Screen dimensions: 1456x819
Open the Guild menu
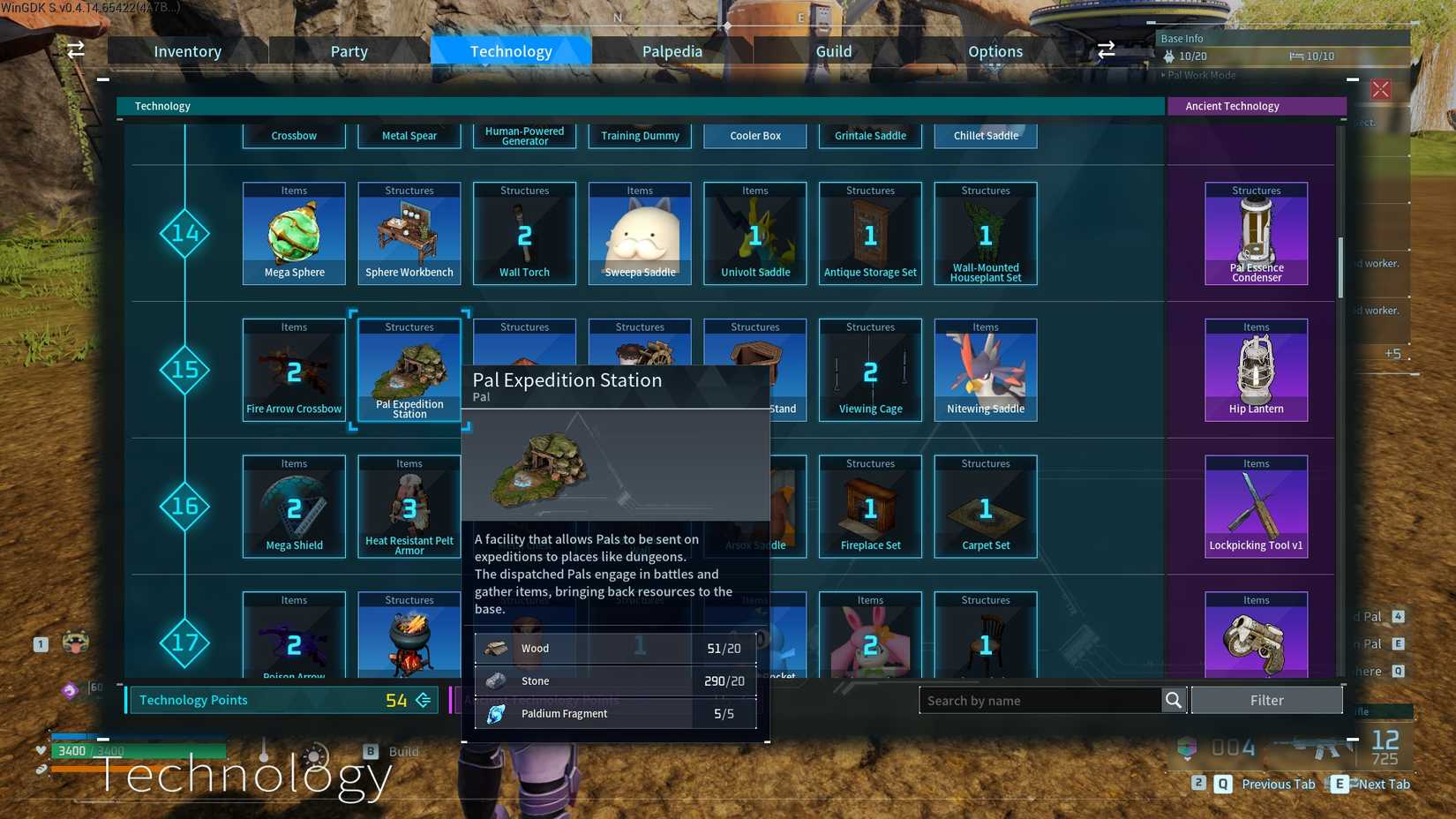(x=833, y=50)
